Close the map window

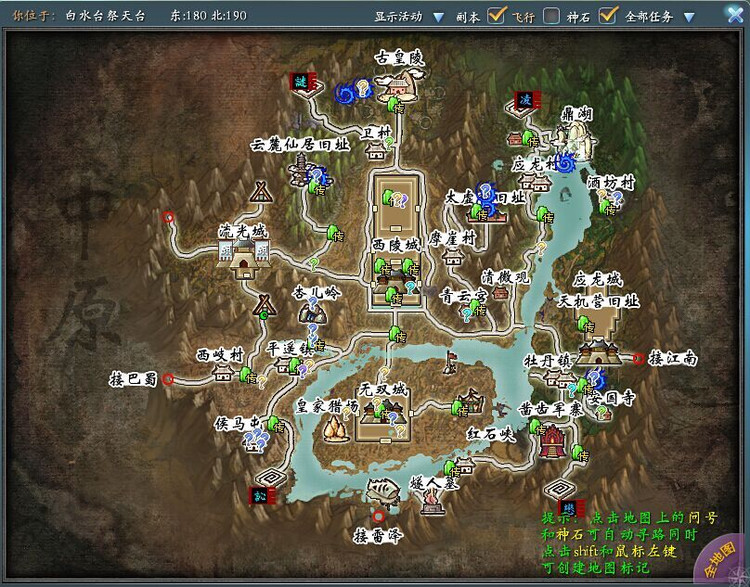pyautogui.click(x=734, y=16)
